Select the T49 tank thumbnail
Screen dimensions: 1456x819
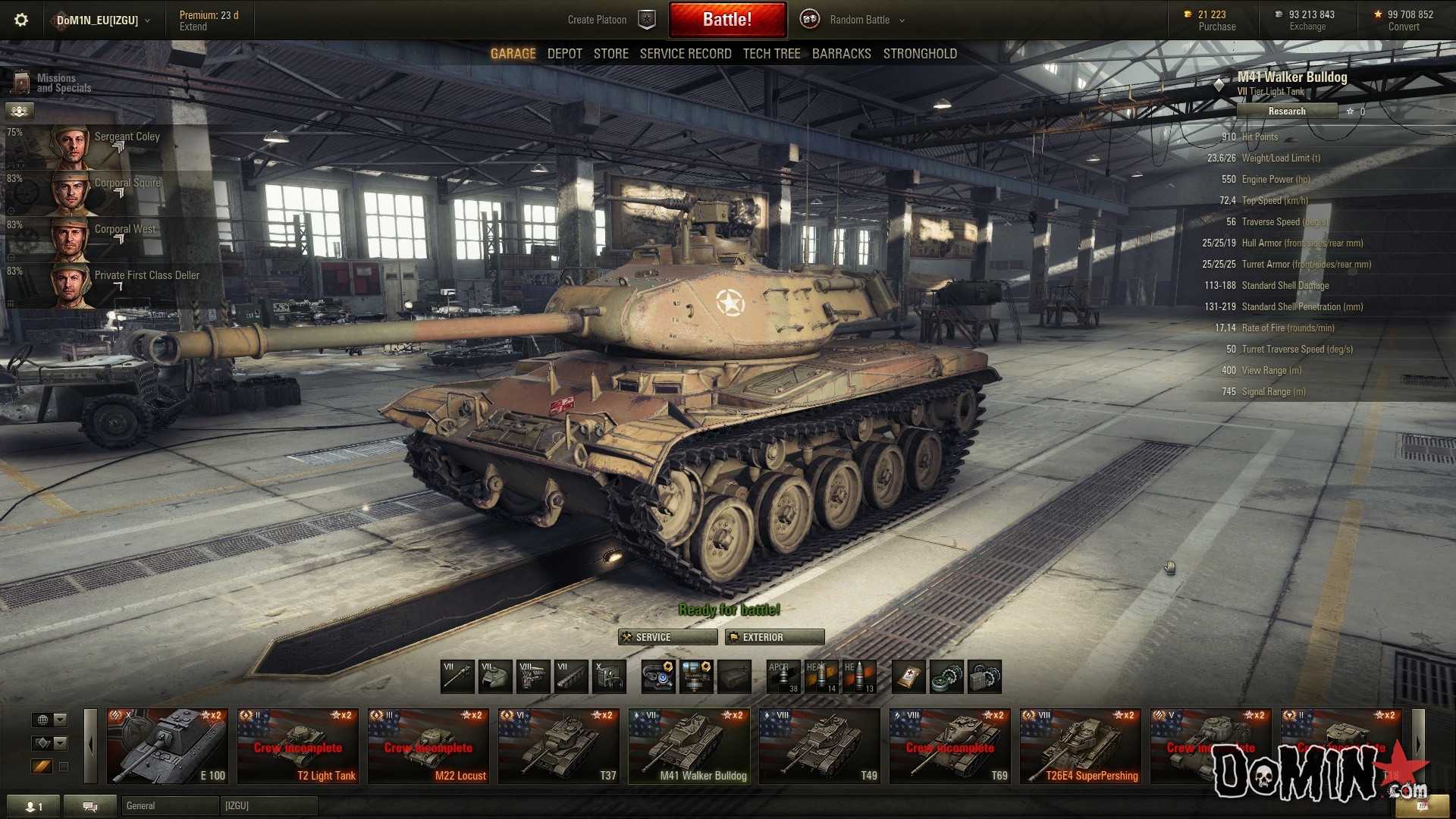(x=819, y=746)
